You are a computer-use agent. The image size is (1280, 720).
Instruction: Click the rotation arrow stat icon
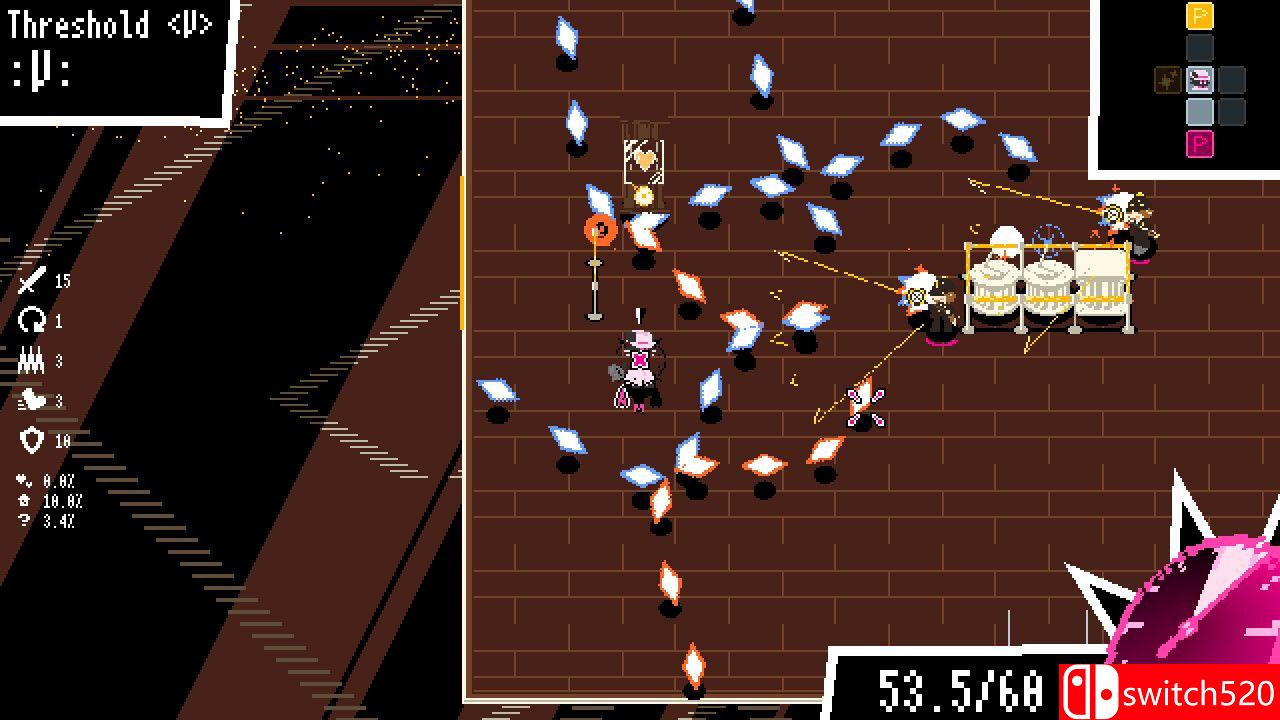pos(31,320)
